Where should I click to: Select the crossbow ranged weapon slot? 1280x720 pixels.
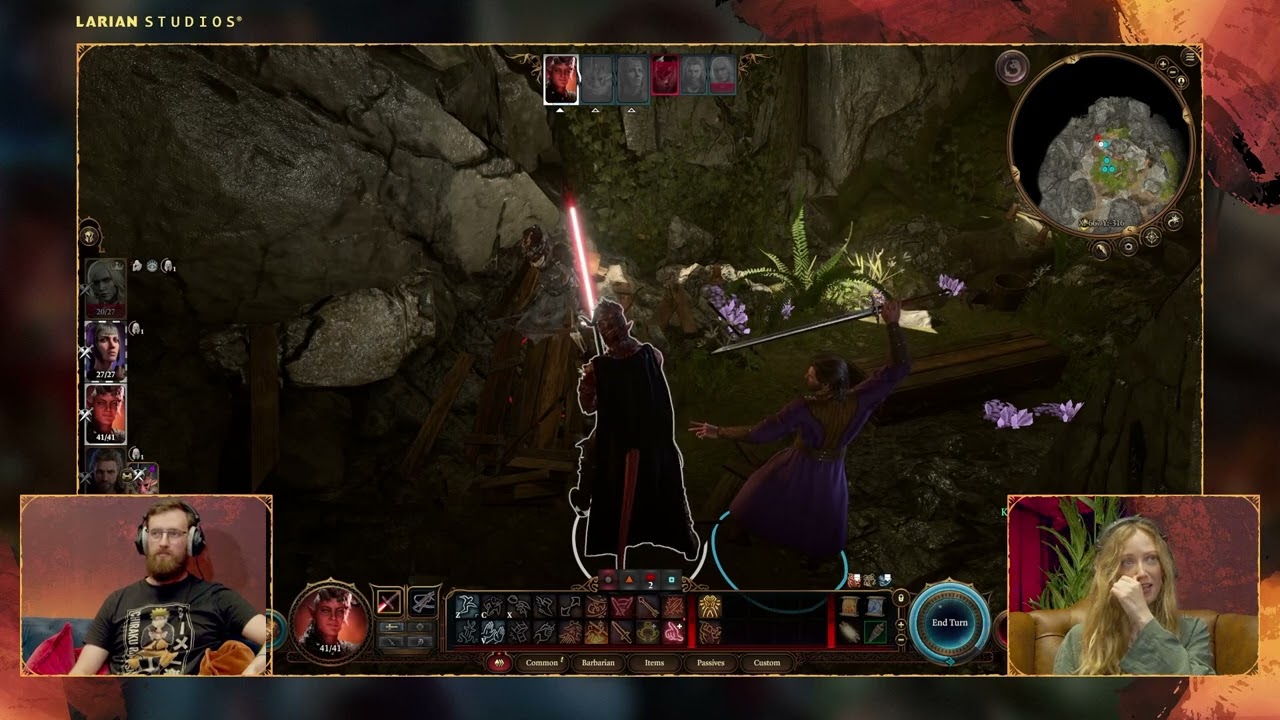point(423,602)
